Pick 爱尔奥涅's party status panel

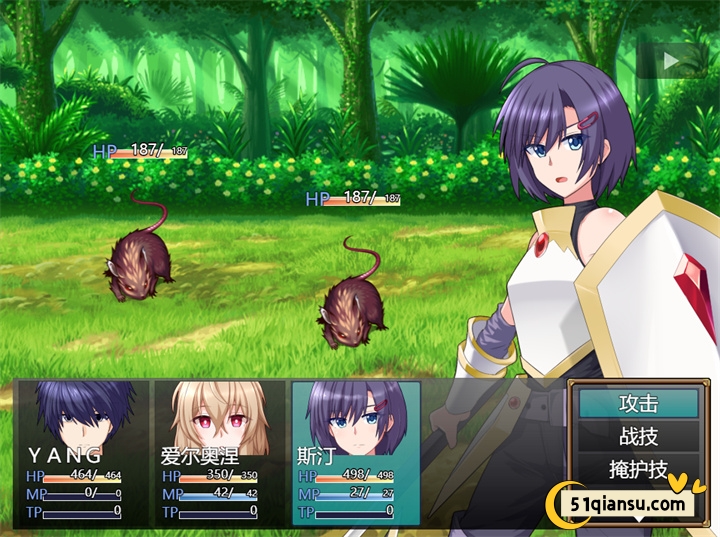coord(218,451)
